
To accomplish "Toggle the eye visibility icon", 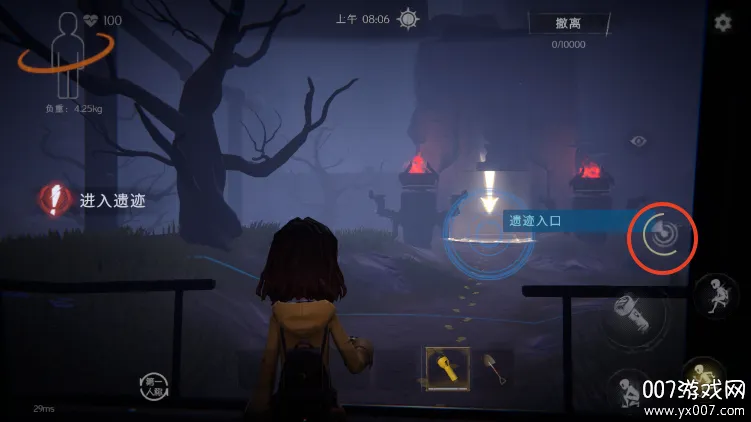I will (638, 141).
